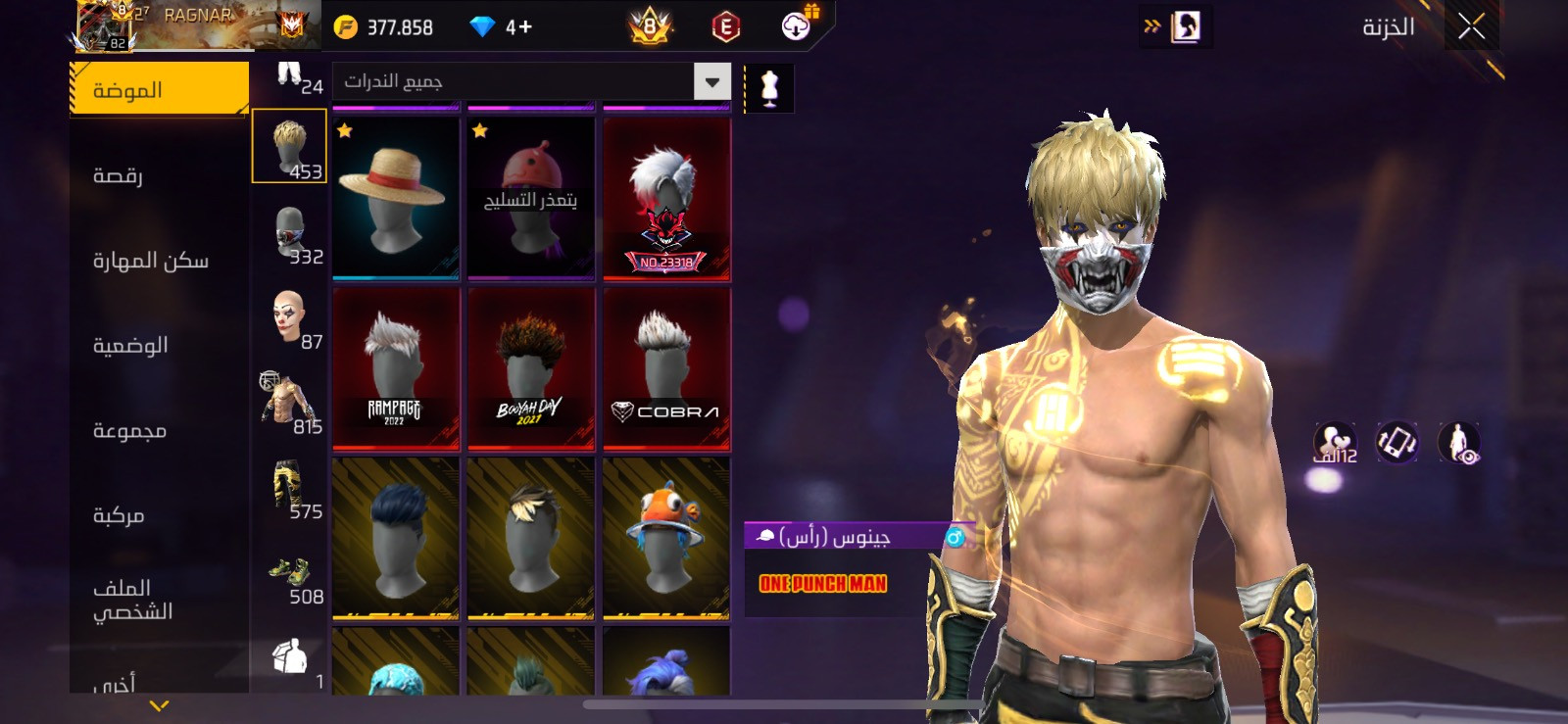Screen dimensions: 1568x724
Task: Choose the orange fish hat
Action: (666, 539)
